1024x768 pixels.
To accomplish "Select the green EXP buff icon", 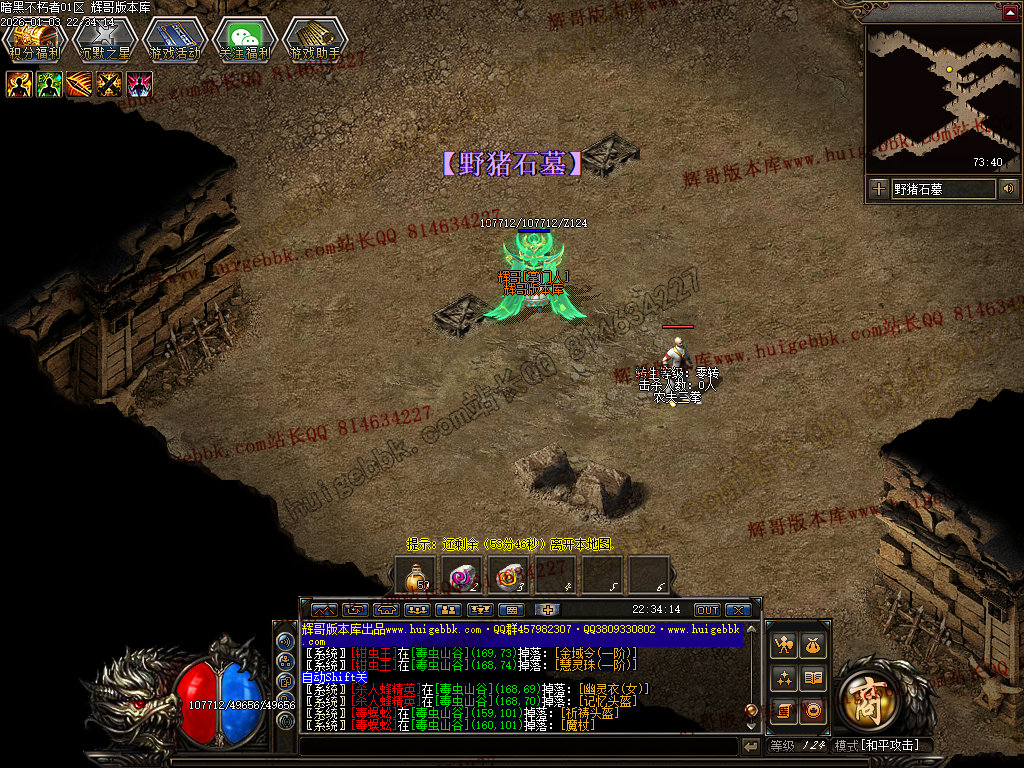I will point(49,85).
